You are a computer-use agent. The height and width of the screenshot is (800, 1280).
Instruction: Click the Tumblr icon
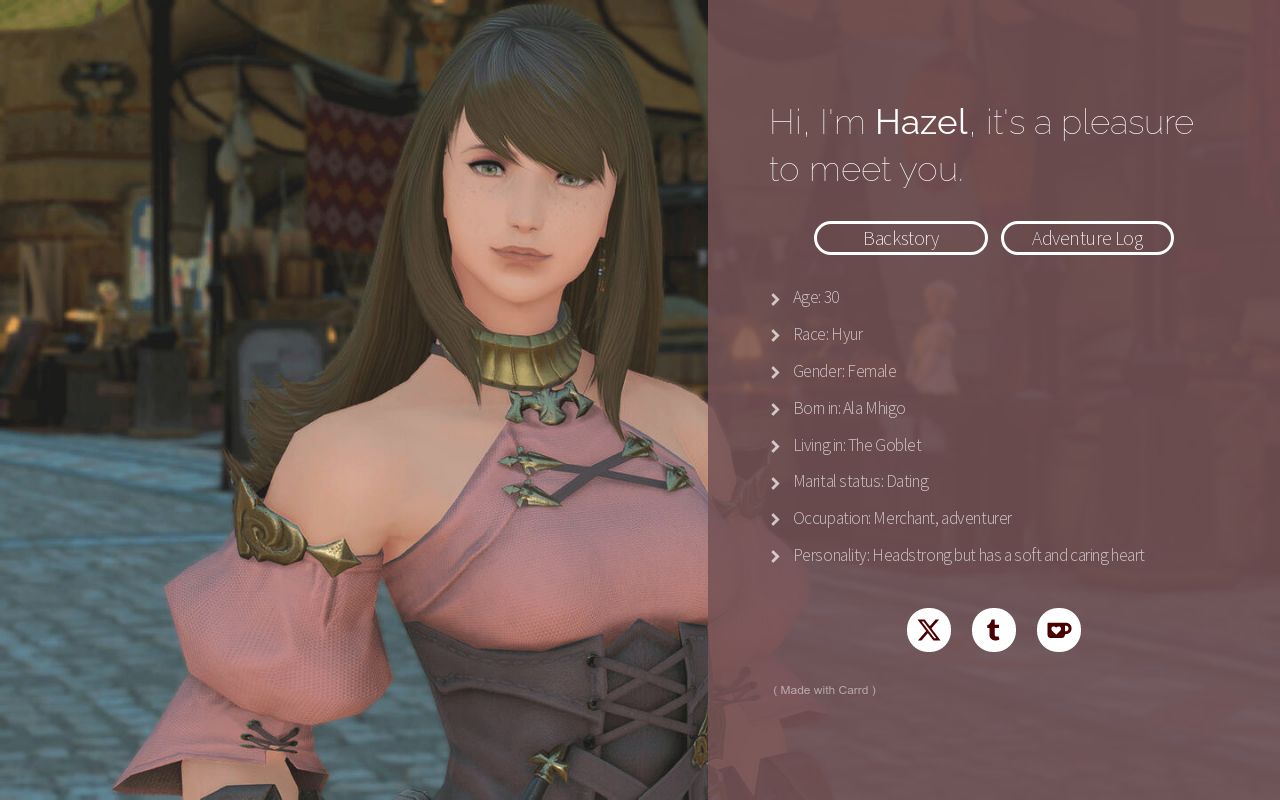pos(993,630)
